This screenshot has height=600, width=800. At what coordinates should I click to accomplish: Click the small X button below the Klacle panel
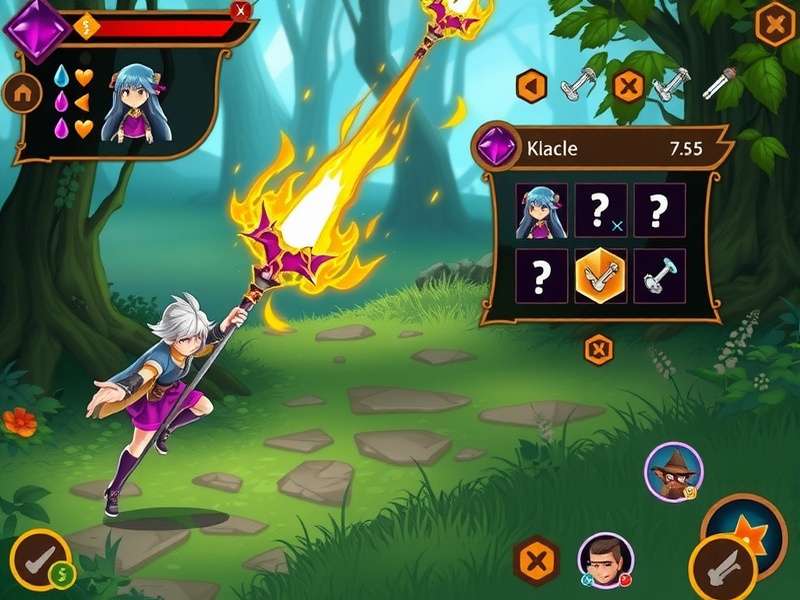pyautogui.click(x=598, y=349)
